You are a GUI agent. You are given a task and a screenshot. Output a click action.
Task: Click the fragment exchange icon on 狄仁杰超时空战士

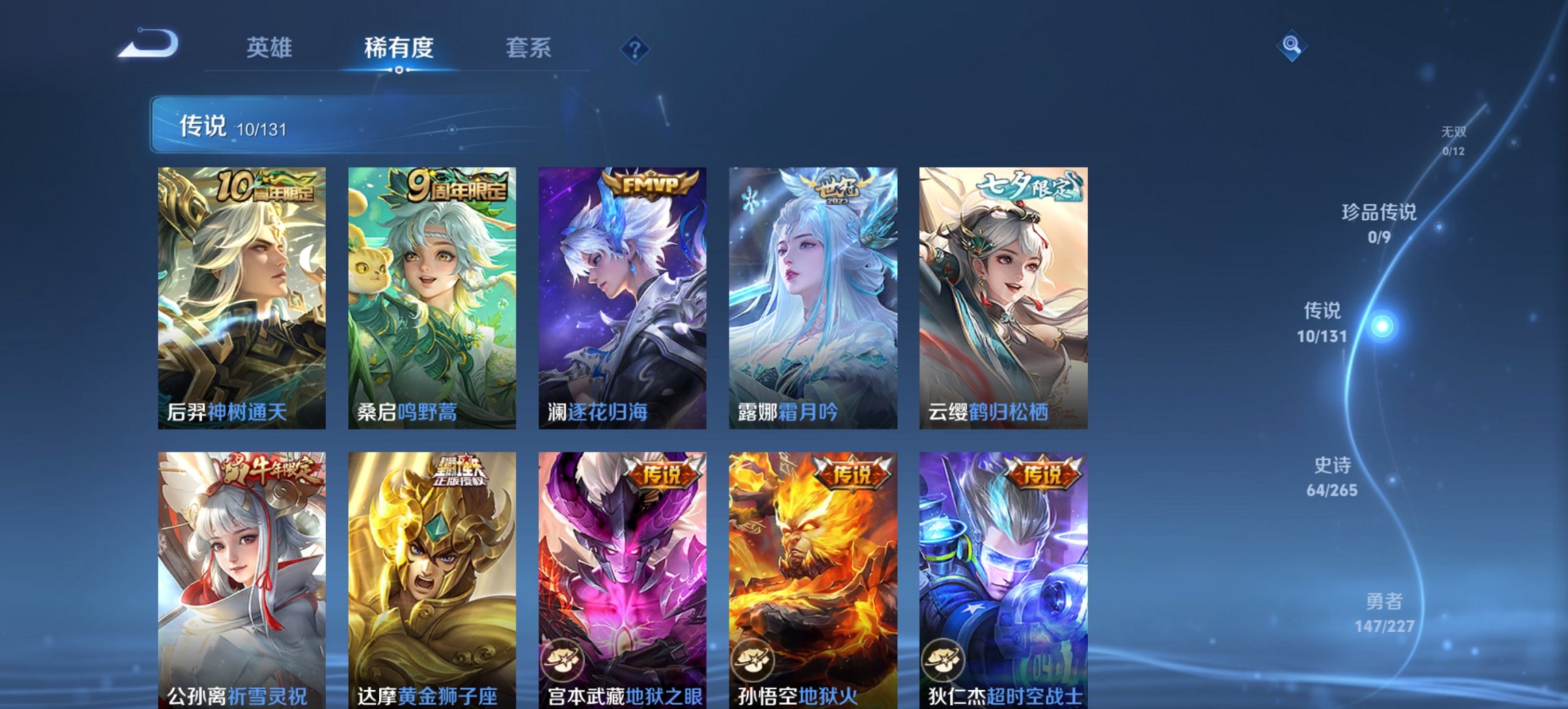coord(944,660)
